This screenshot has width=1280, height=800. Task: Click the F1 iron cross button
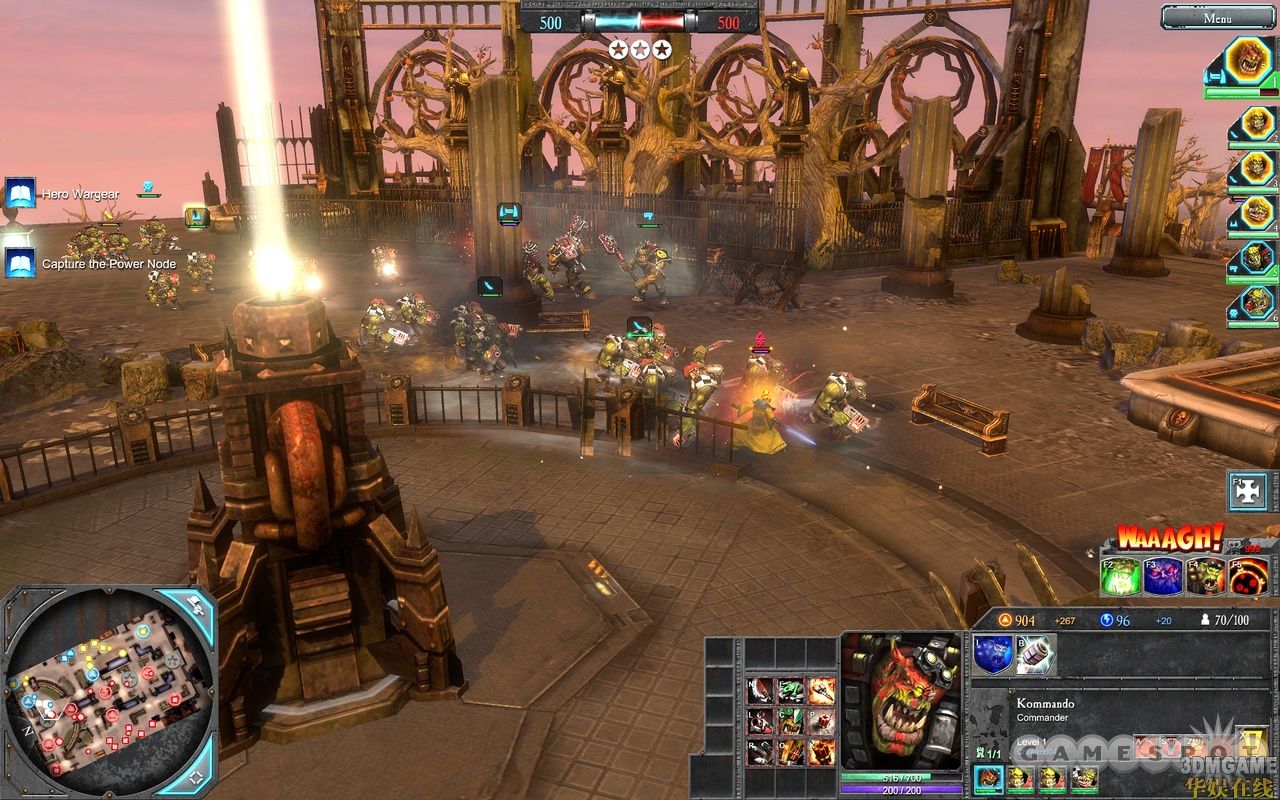pos(1248,492)
